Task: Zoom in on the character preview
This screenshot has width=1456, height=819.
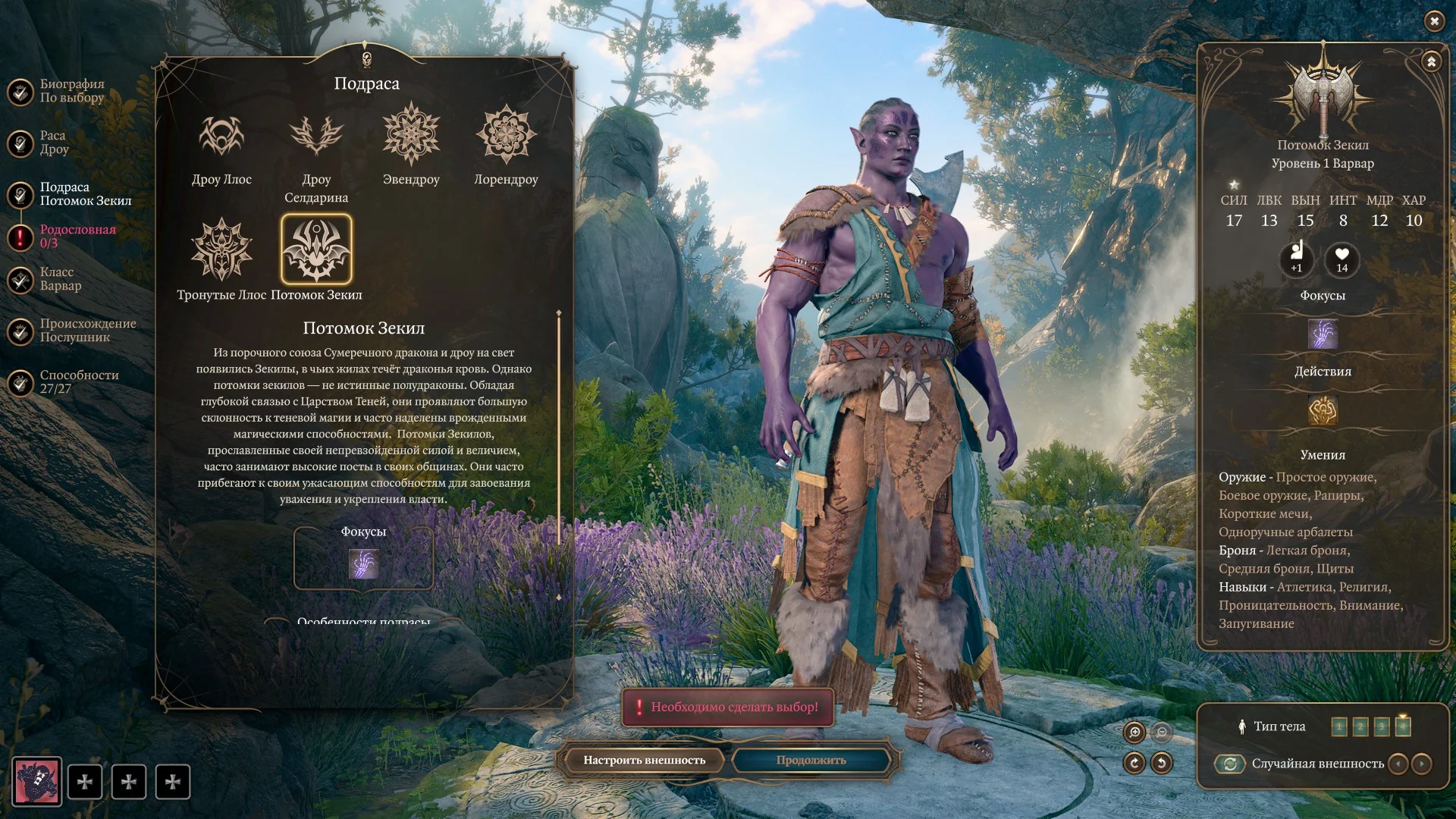Action: tap(1134, 732)
